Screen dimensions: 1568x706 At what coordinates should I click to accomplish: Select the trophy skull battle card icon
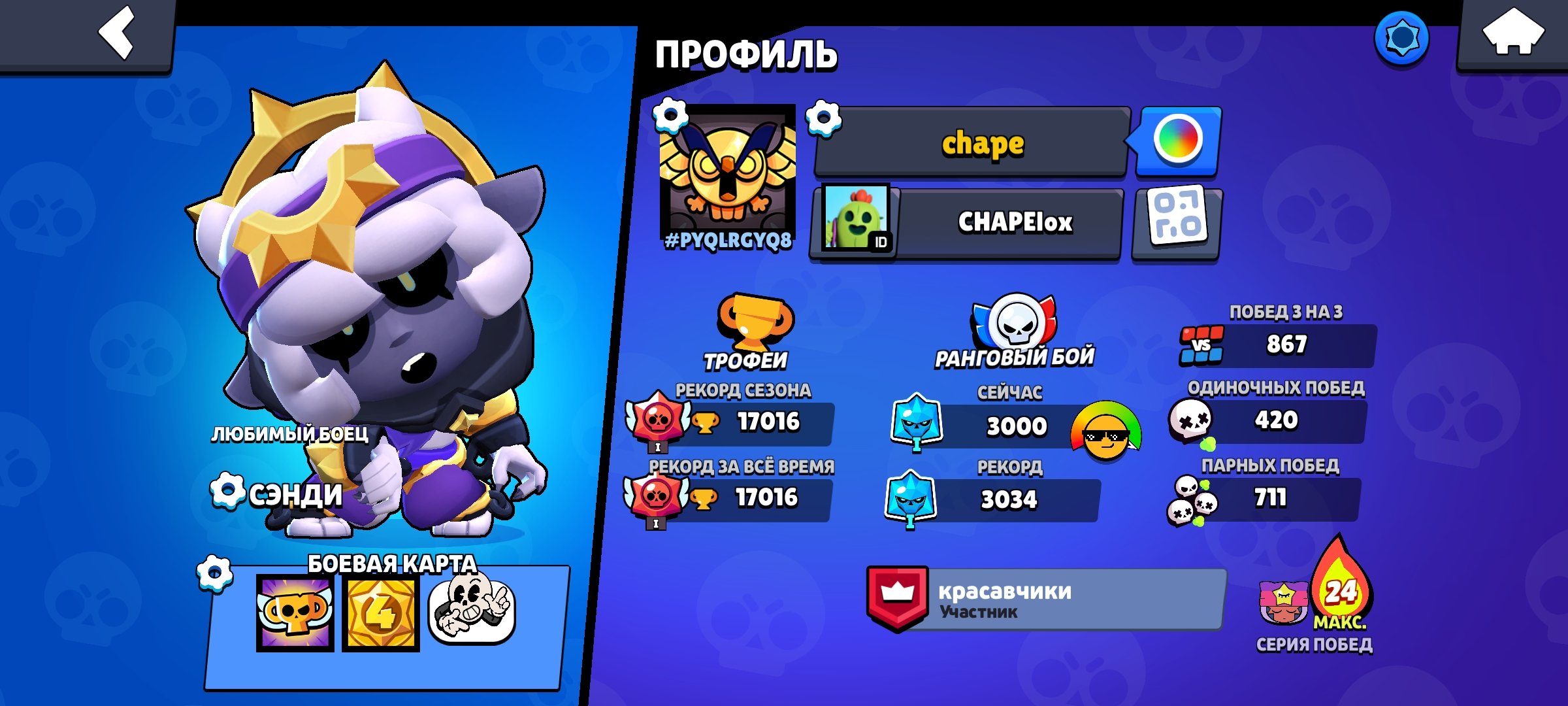(x=295, y=613)
